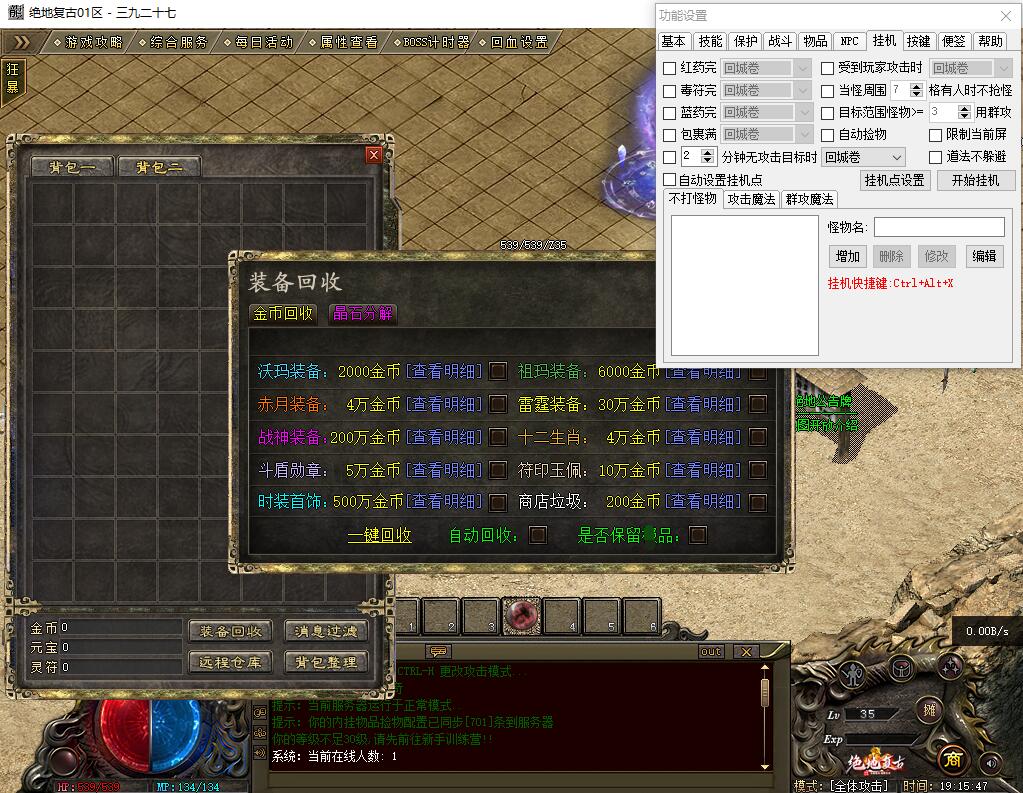The height and width of the screenshot is (793, 1023).
Task: Open the 游戏攻略 menu
Action: [x=94, y=42]
